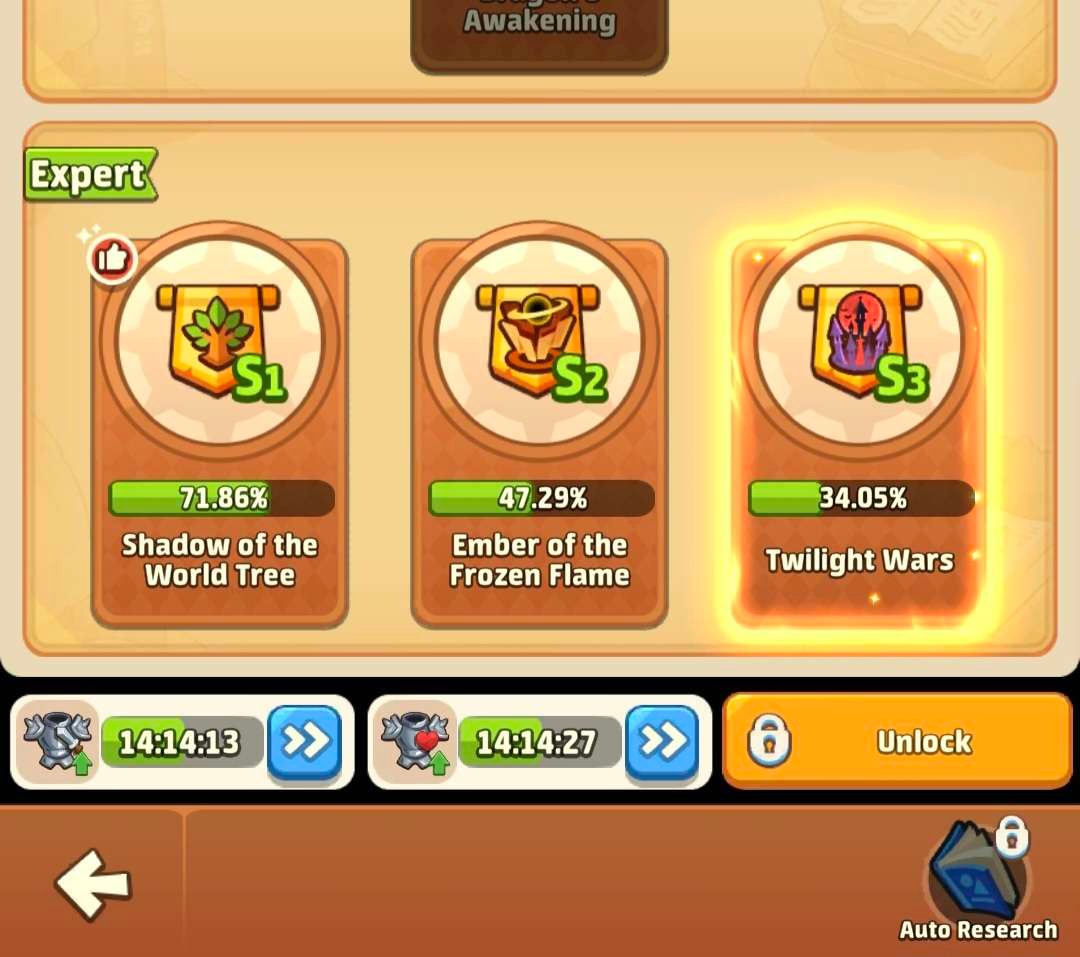Choose the Twilight Wars S3 card
Viewport: 1080px width, 957px height.
coord(859,430)
